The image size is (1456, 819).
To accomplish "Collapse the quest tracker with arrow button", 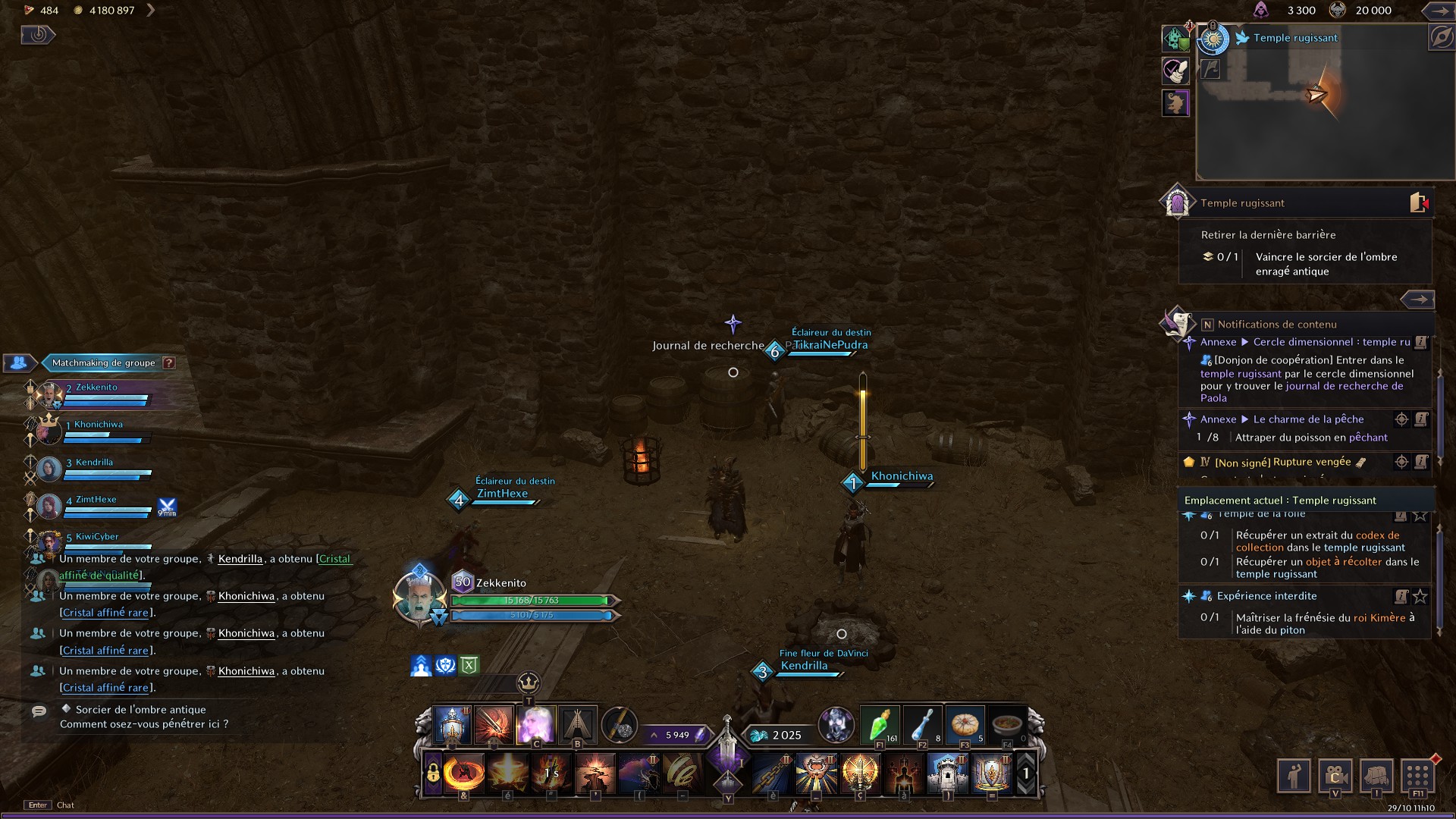I will tap(1417, 300).
